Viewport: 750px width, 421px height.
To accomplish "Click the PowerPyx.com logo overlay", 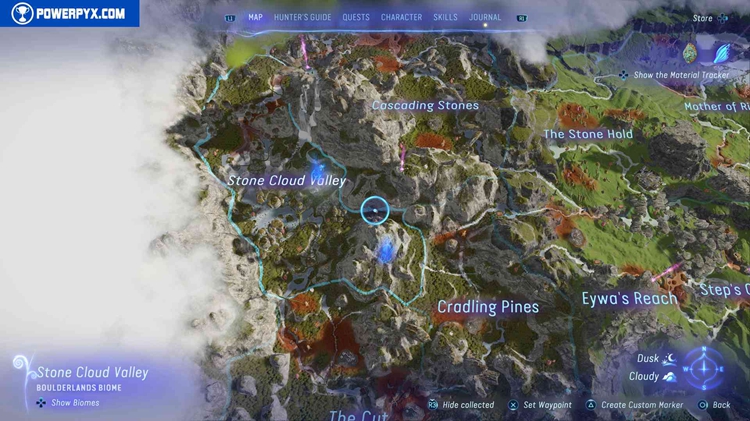I will point(69,14).
